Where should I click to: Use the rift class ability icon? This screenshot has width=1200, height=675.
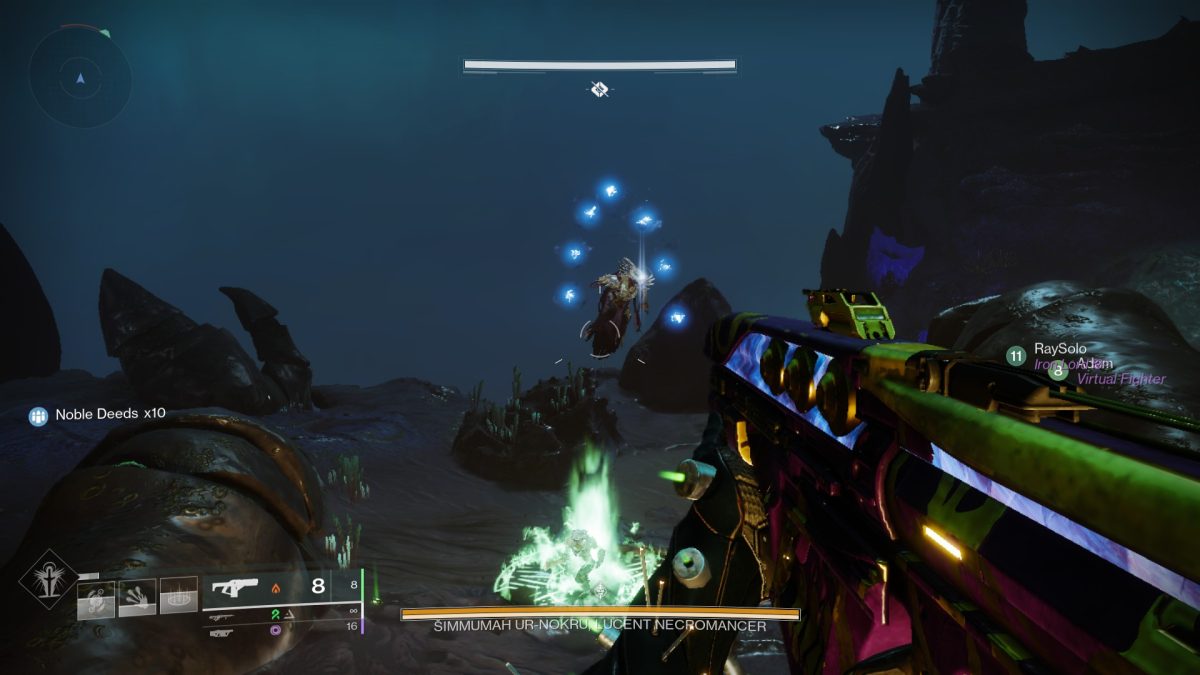tap(180, 598)
